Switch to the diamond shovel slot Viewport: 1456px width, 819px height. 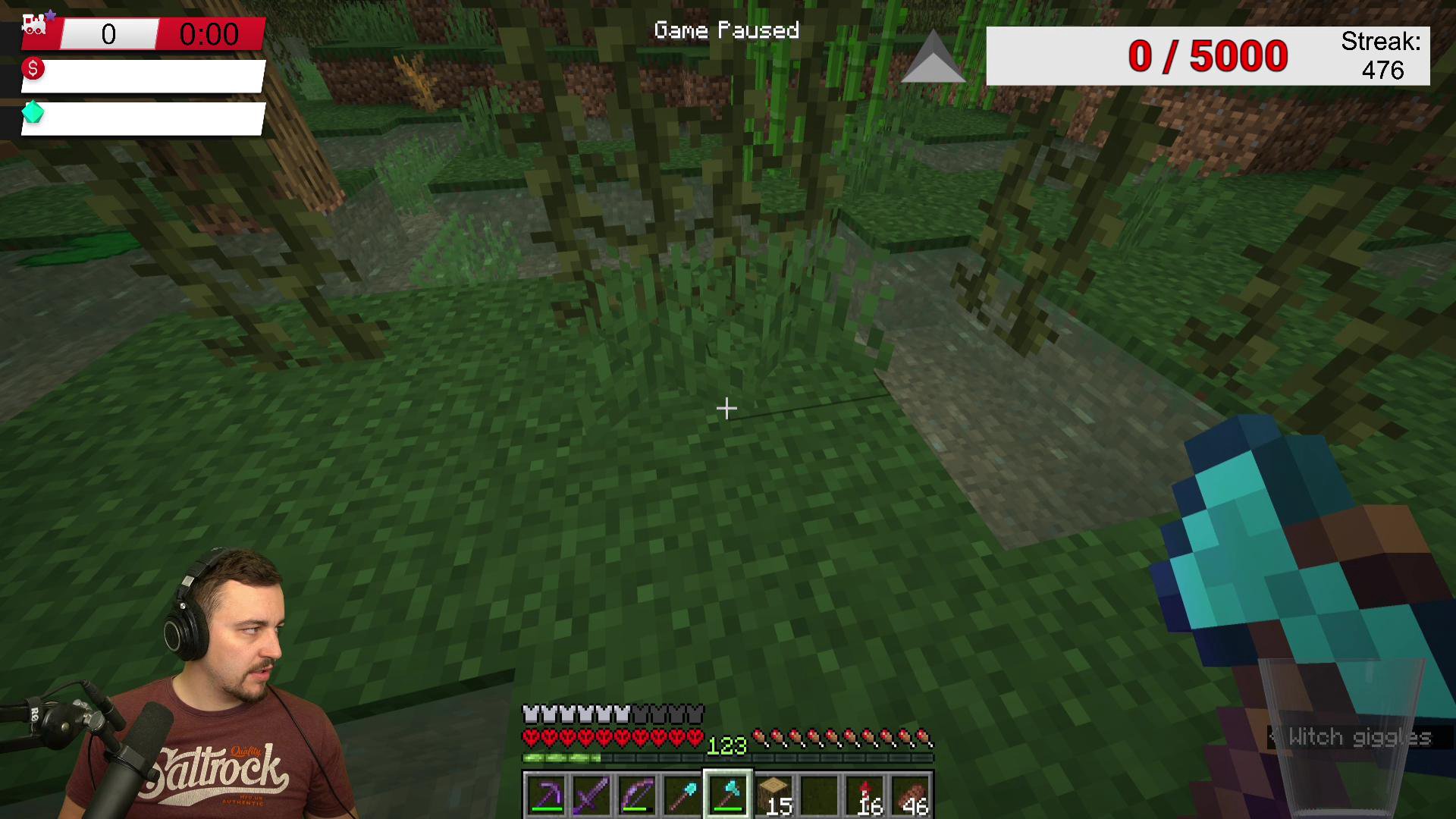[x=682, y=795]
